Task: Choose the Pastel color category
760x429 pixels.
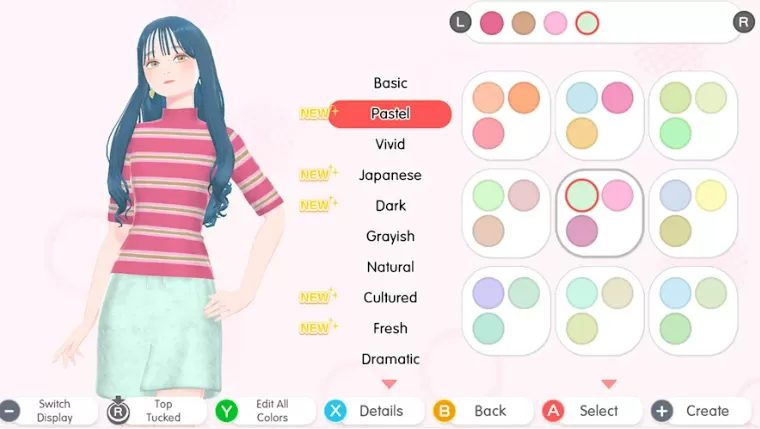Action: tap(390, 114)
